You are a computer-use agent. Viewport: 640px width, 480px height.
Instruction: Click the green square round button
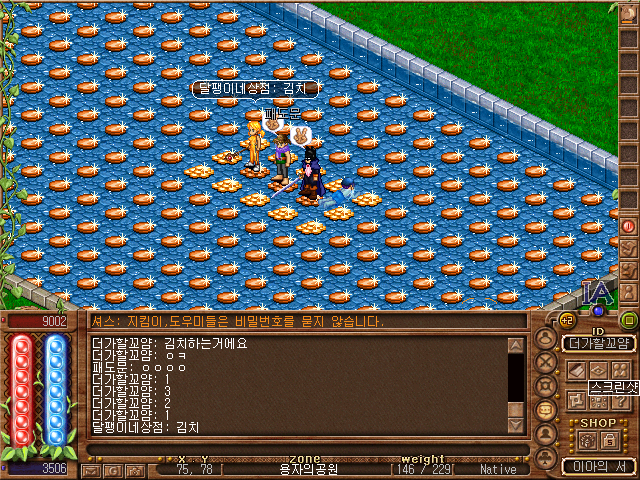629,320
